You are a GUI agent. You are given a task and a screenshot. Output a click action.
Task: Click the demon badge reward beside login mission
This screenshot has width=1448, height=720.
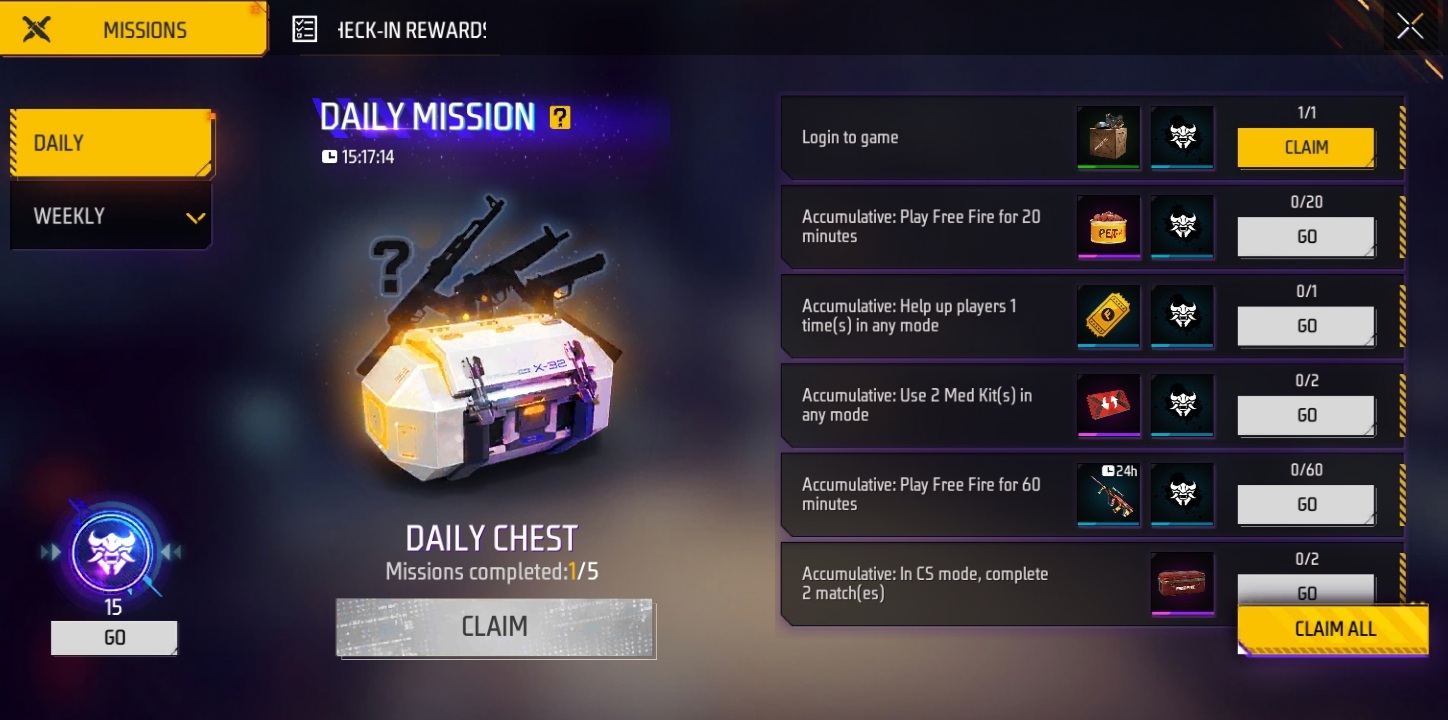coord(1183,137)
